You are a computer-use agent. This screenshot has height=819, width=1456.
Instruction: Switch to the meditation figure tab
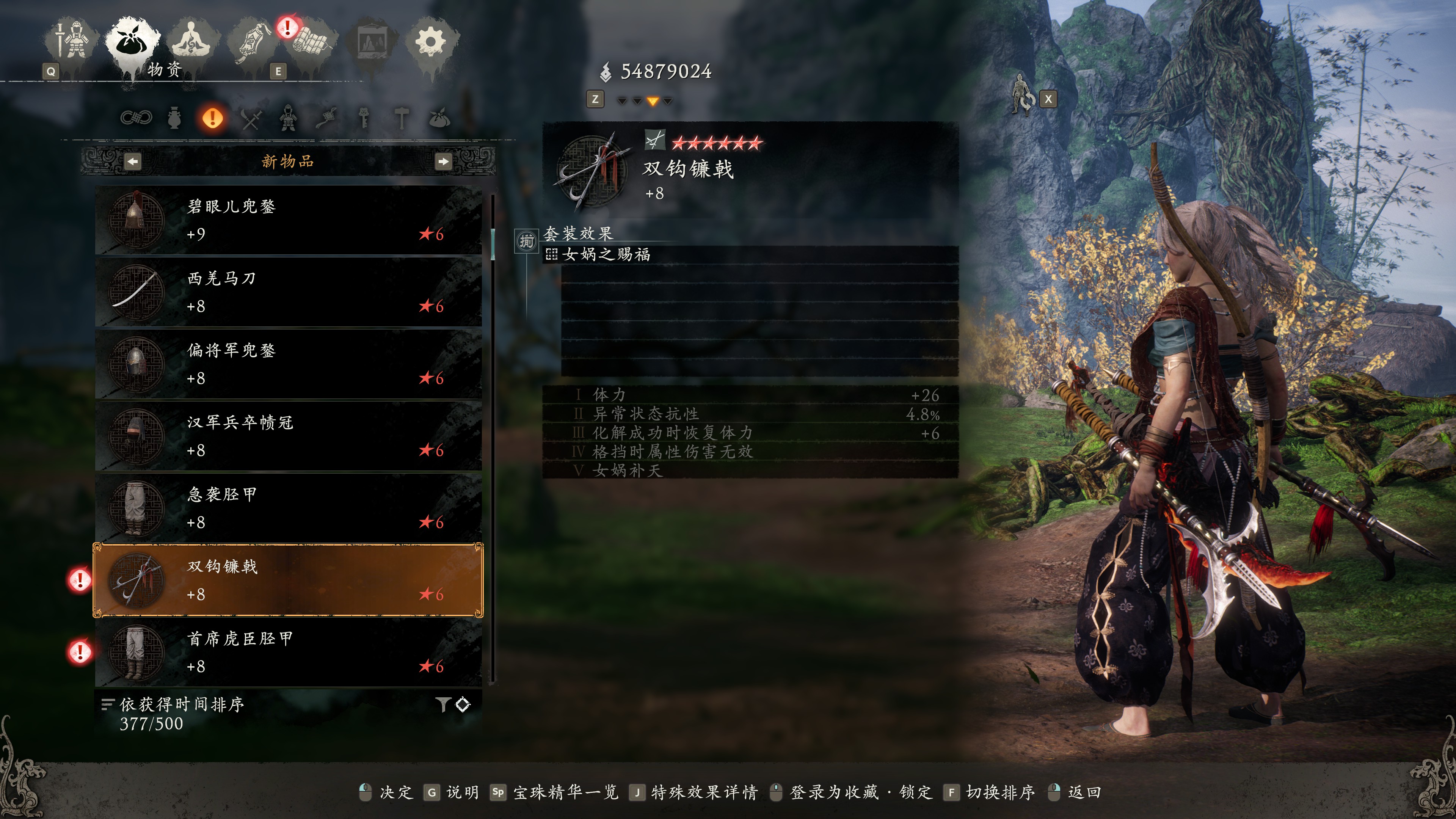click(191, 41)
